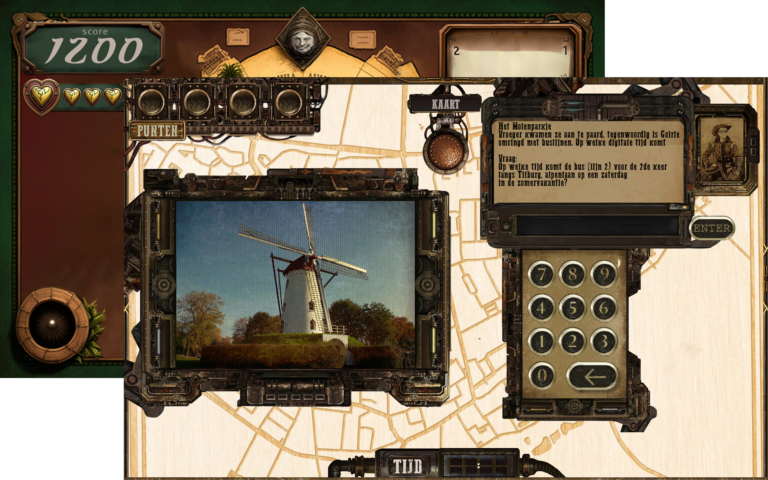Click the backspace arrow key on the keypad
768x480 pixels.
pyautogui.click(x=592, y=376)
